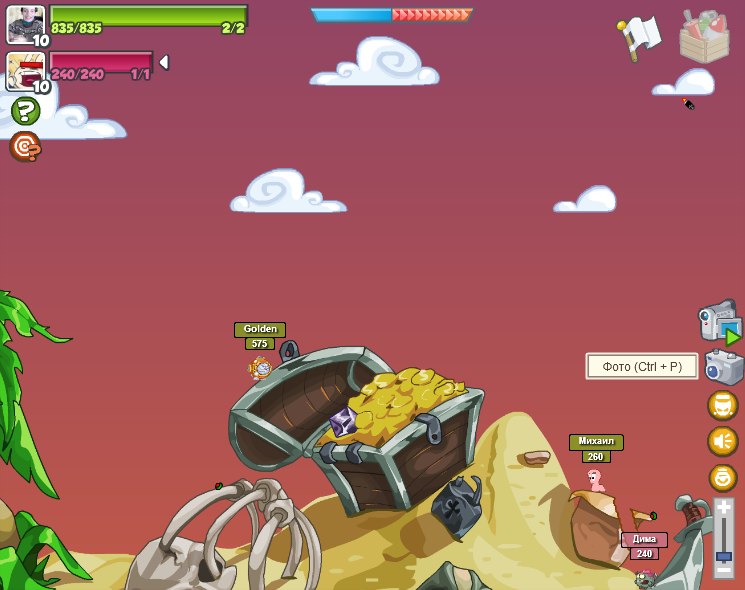Click the orange target hint button
745x590 pixels.
coord(25,146)
